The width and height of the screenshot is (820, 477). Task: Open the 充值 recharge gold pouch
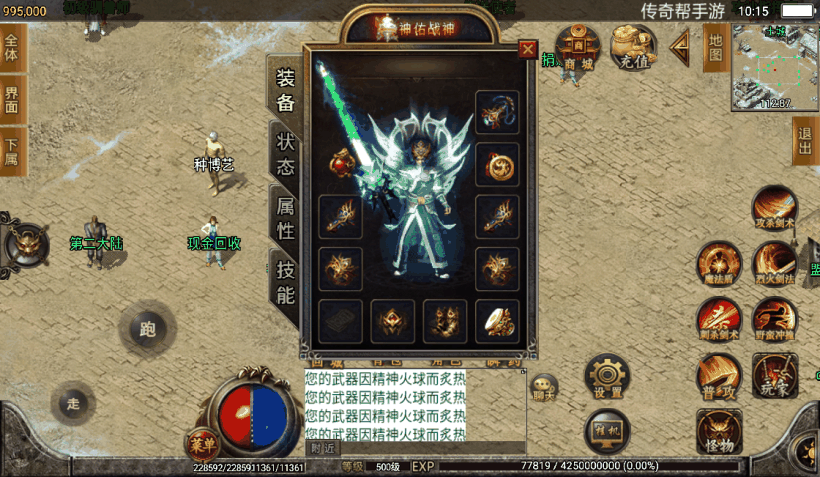point(633,47)
